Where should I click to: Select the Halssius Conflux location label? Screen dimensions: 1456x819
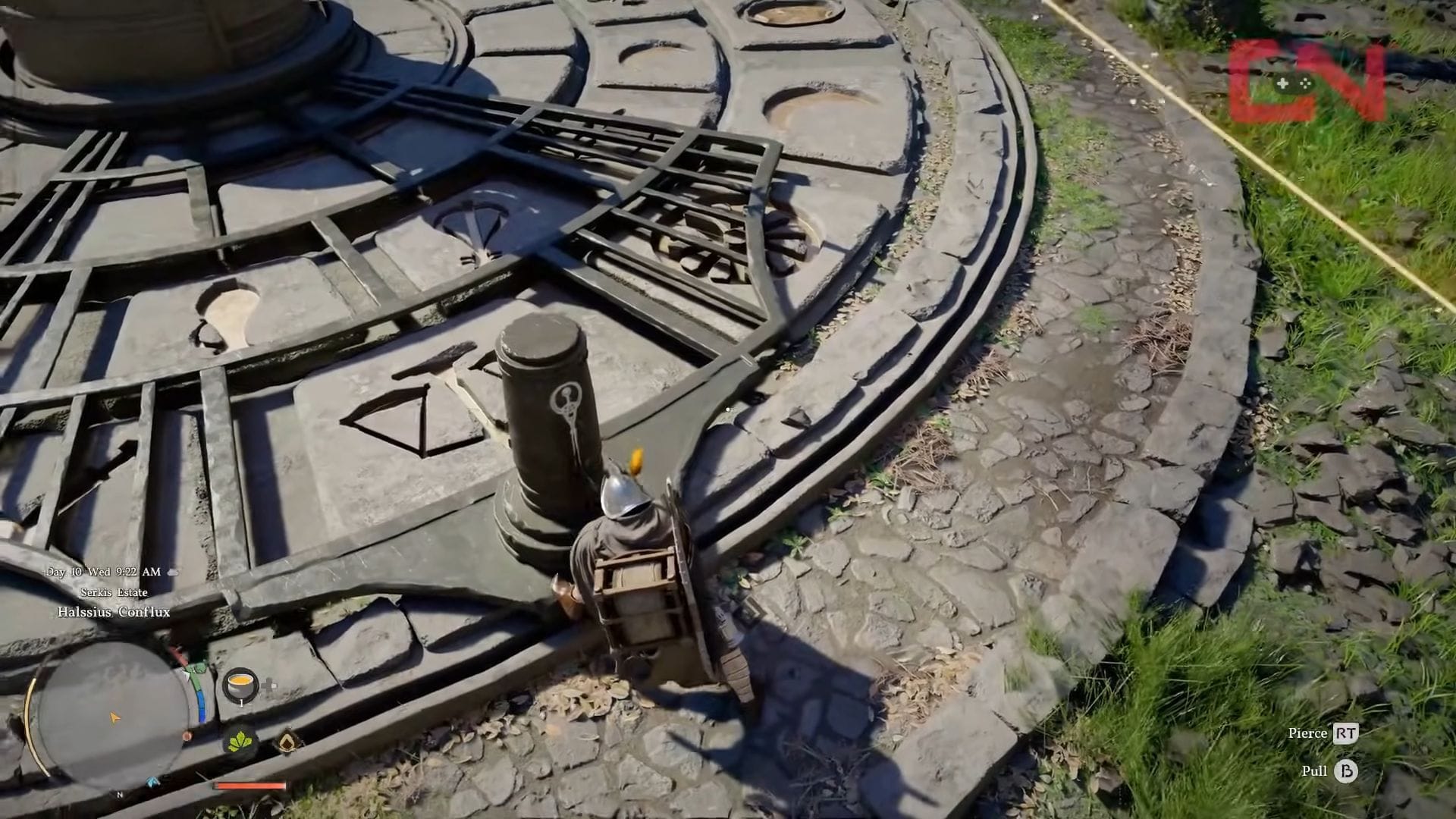tap(114, 611)
